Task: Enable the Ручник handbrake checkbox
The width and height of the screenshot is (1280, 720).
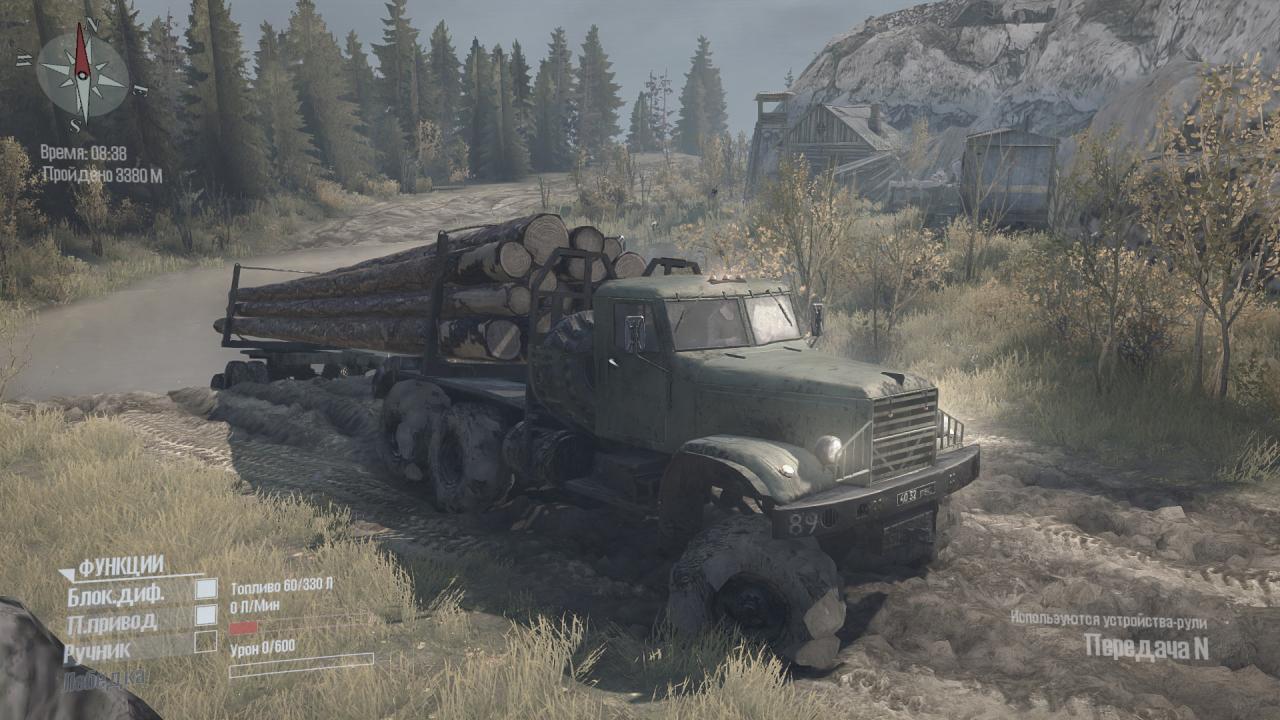Action: pyautogui.click(x=206, y=641)
